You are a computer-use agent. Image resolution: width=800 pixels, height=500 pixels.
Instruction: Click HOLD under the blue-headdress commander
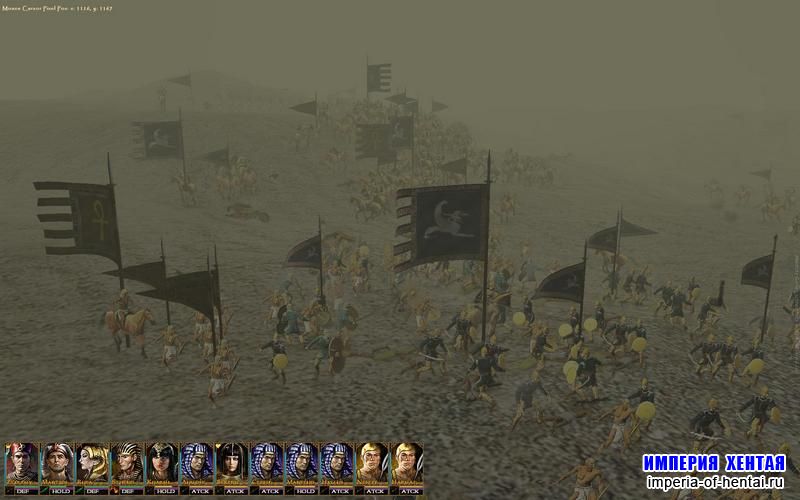(x=306, y=490)
